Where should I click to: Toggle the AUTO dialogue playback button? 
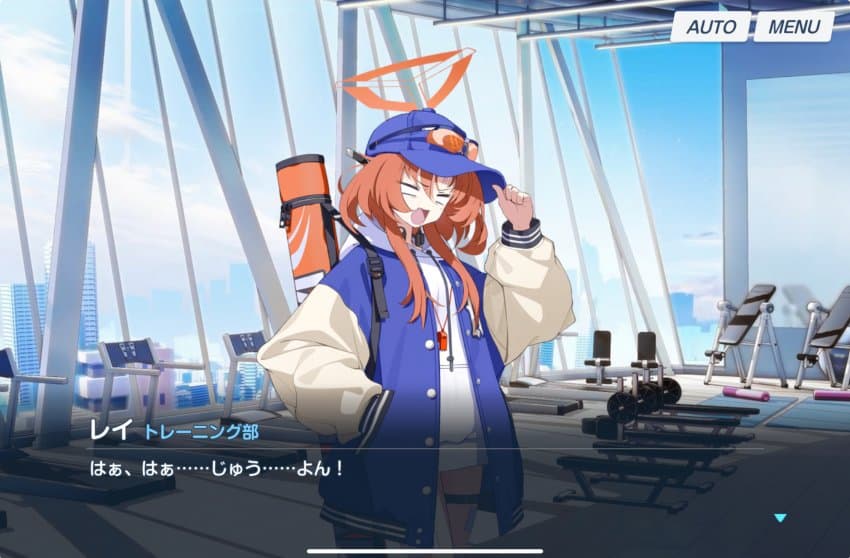pyautogui.click(x=710, y=27)
